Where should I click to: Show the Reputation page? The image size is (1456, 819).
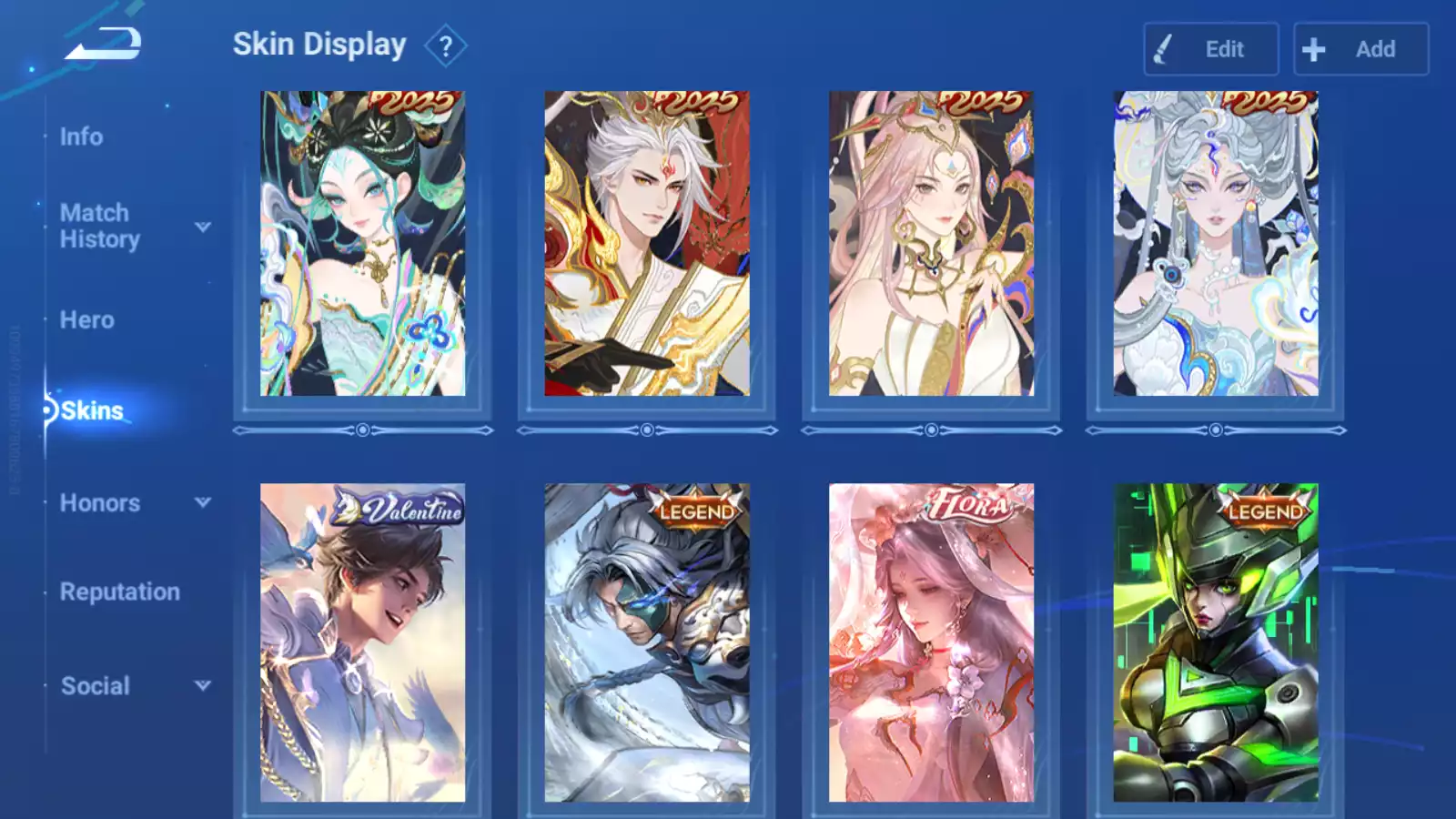click(x=120, y=591)
